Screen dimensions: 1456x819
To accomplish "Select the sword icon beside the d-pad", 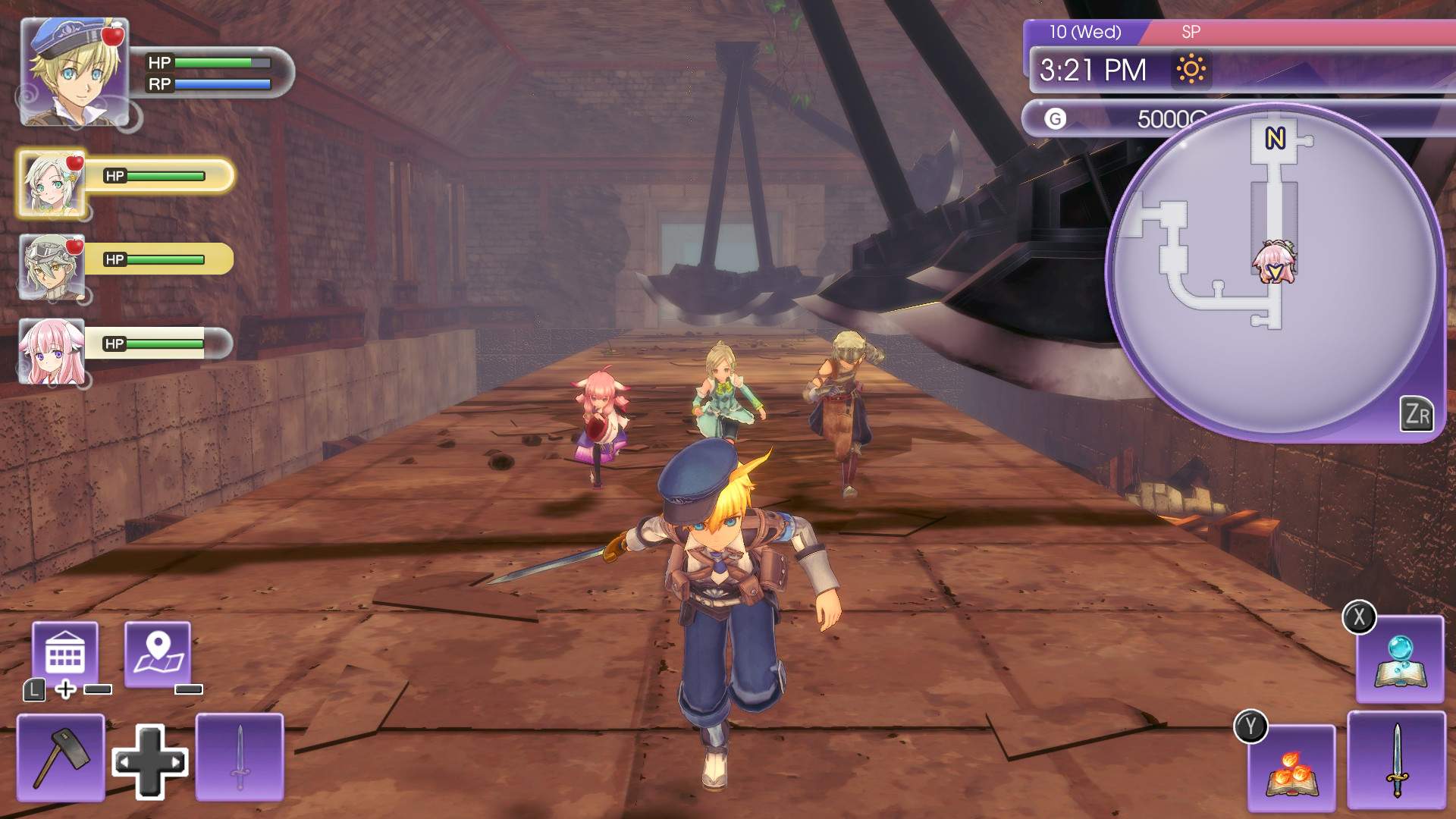I will 240,757.
